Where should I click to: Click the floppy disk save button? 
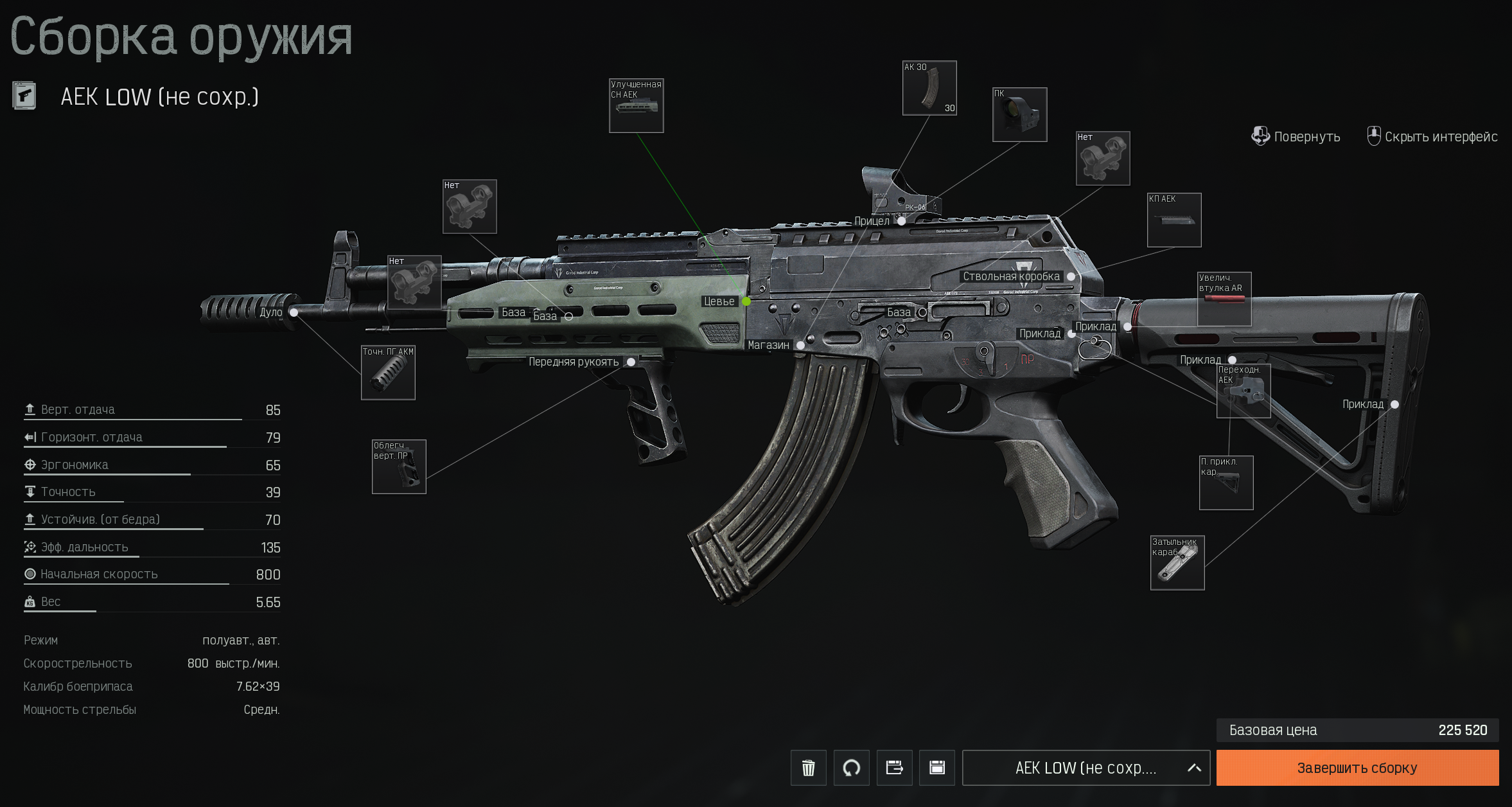pyautogui.click(x=937, y=768)
